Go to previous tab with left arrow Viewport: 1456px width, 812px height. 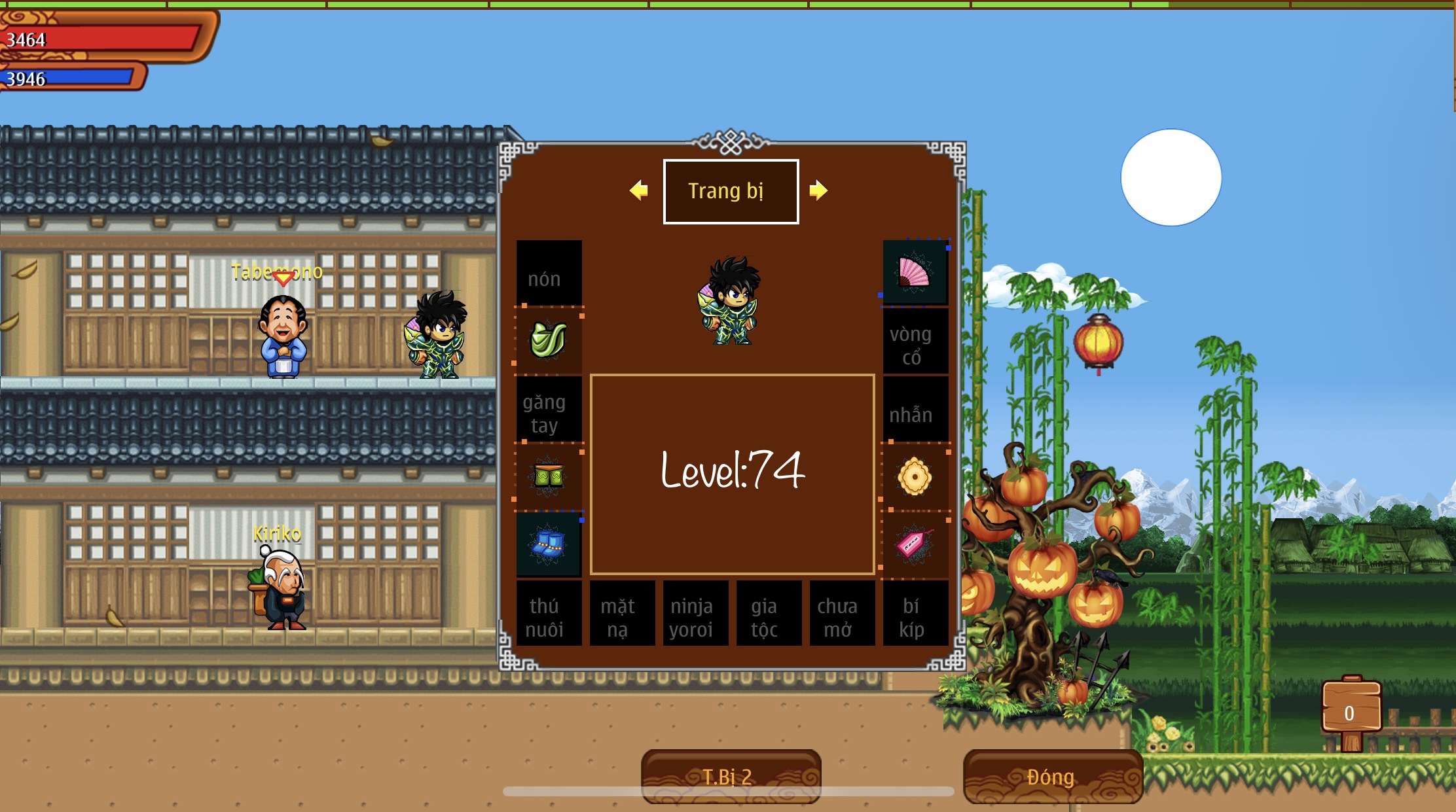pyautogui.click(x=638, y=190)
